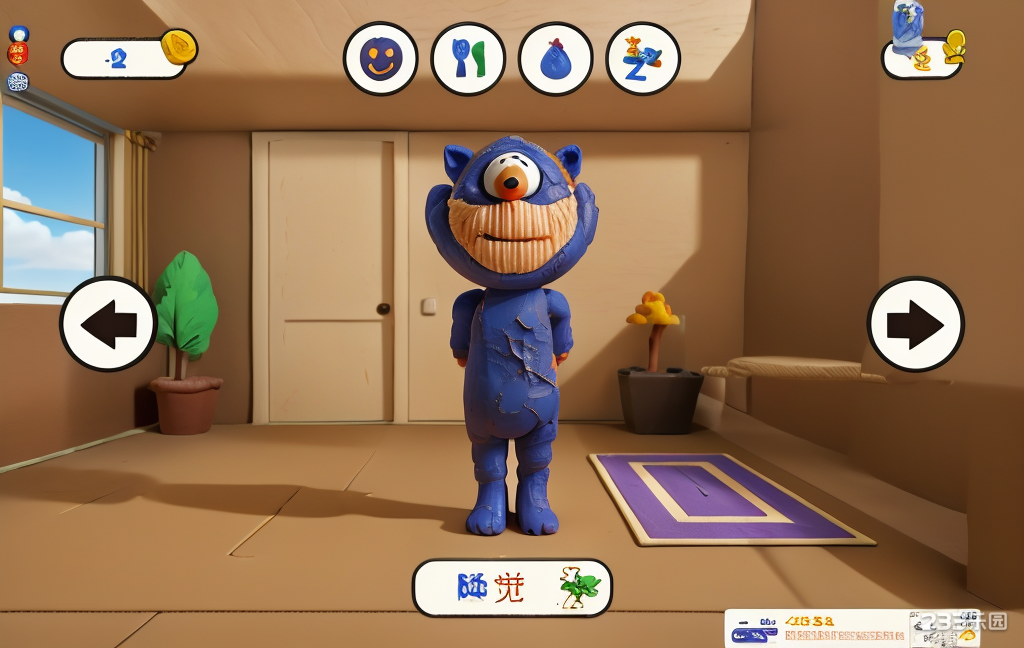Open the advertisement banner in the corner
The width and height of the screenshot is (1024, 648).
pos(850,629)
